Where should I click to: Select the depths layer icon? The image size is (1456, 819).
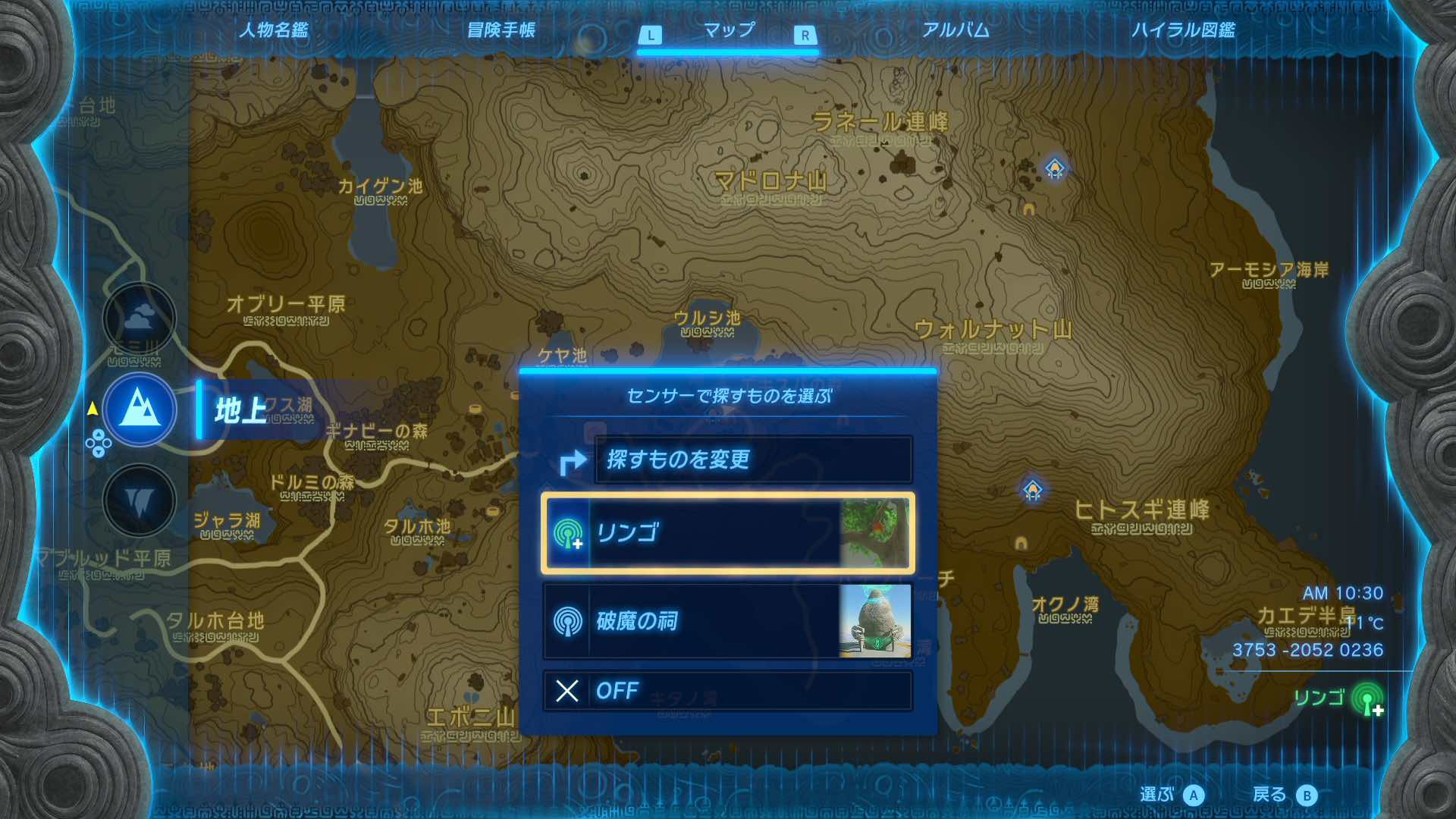point(139,500)
